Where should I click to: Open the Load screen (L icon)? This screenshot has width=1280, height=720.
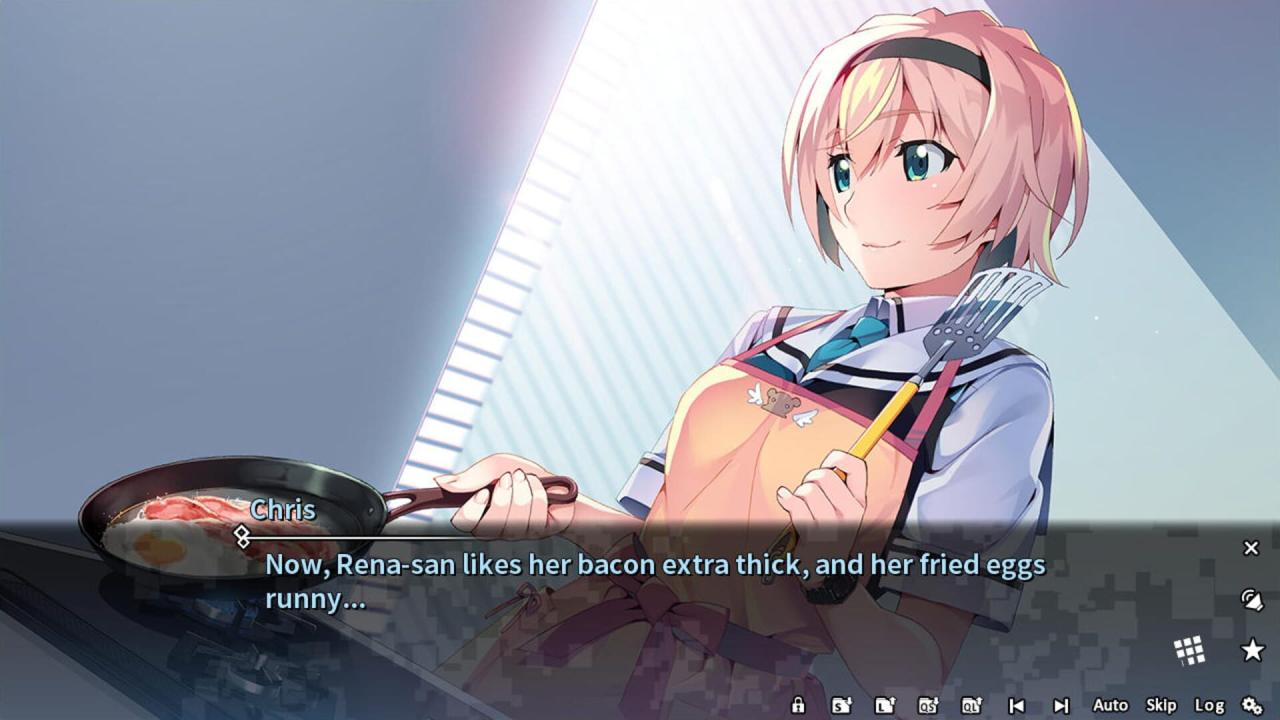[x=884, y=705]
